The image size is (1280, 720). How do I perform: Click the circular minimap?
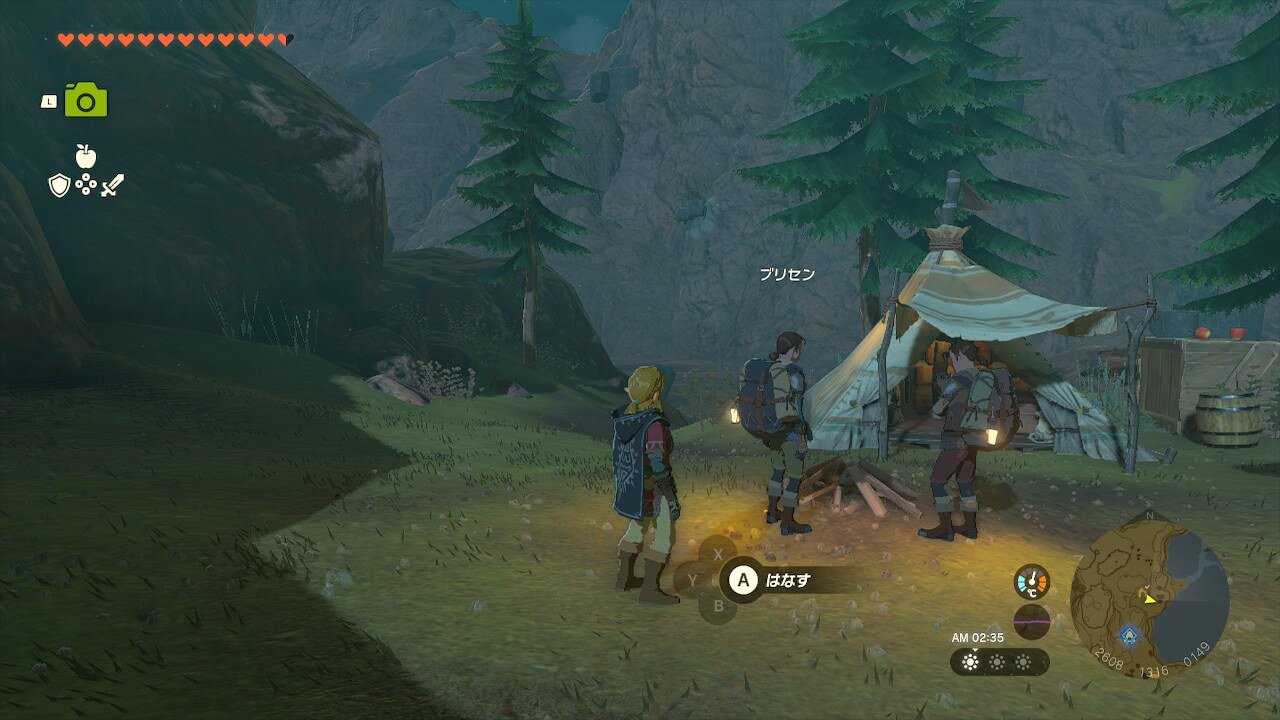point(1149,598)
